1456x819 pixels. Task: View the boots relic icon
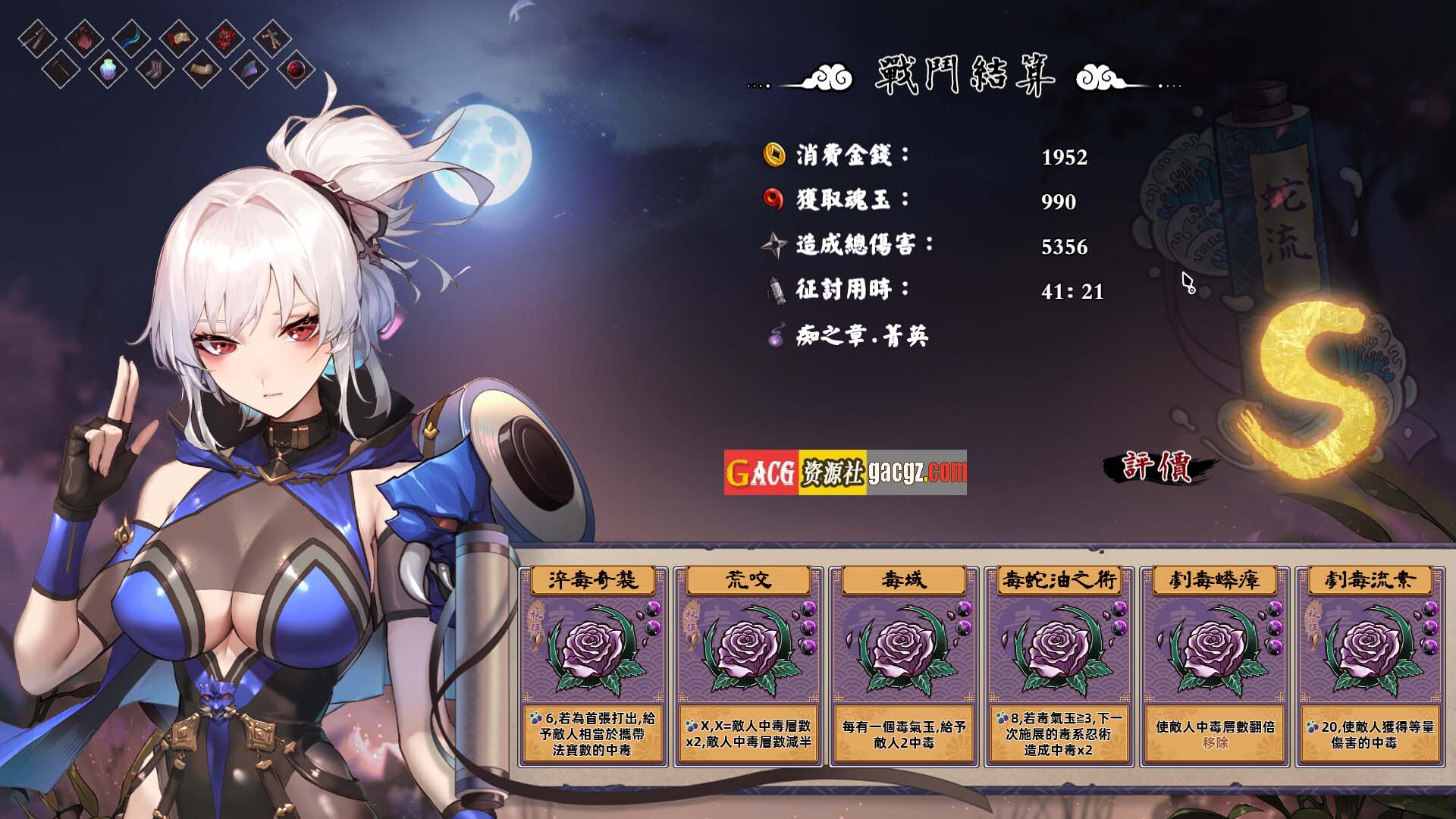click(x=155, y=71)
